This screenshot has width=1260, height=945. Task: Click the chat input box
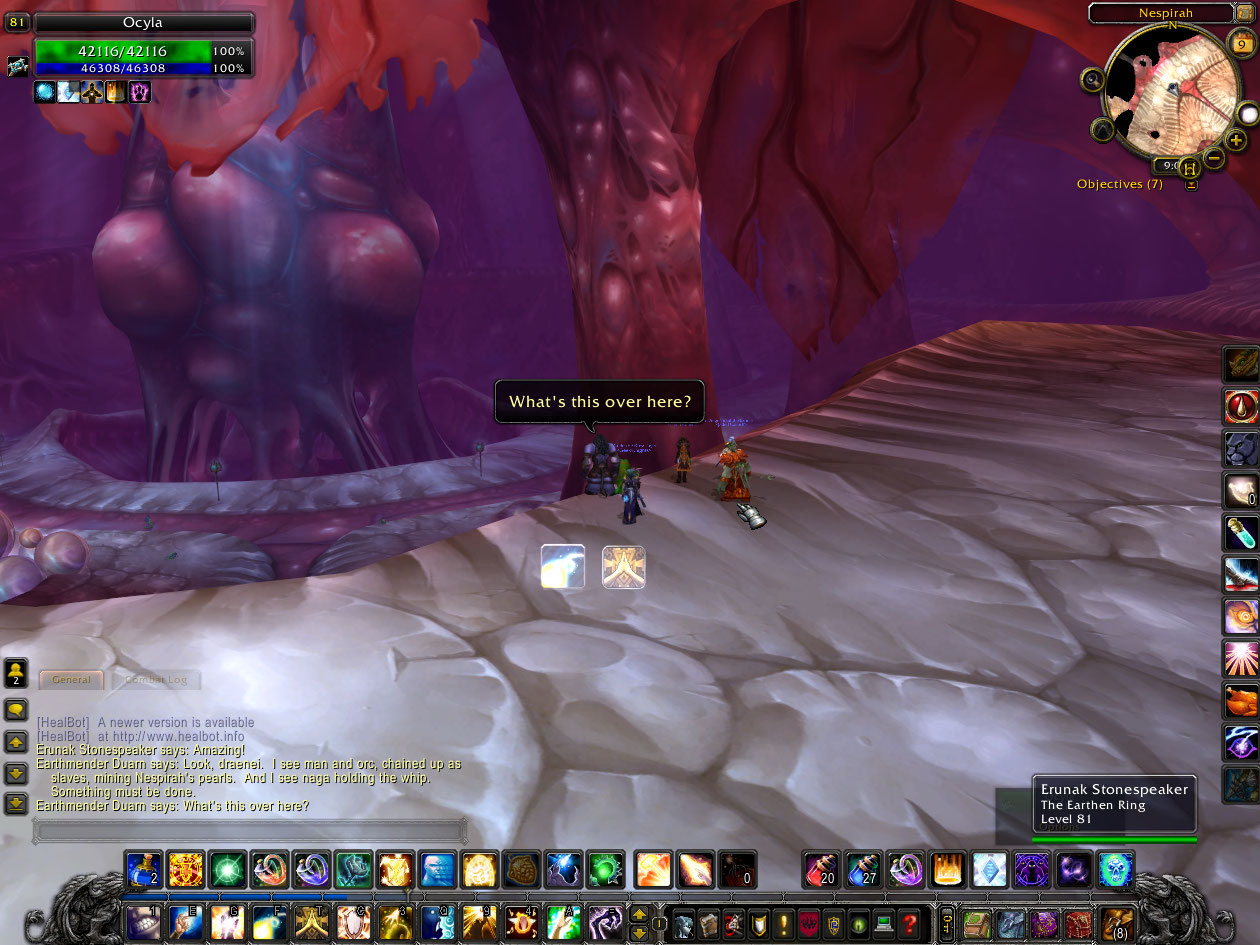click(x=250, y=830)
